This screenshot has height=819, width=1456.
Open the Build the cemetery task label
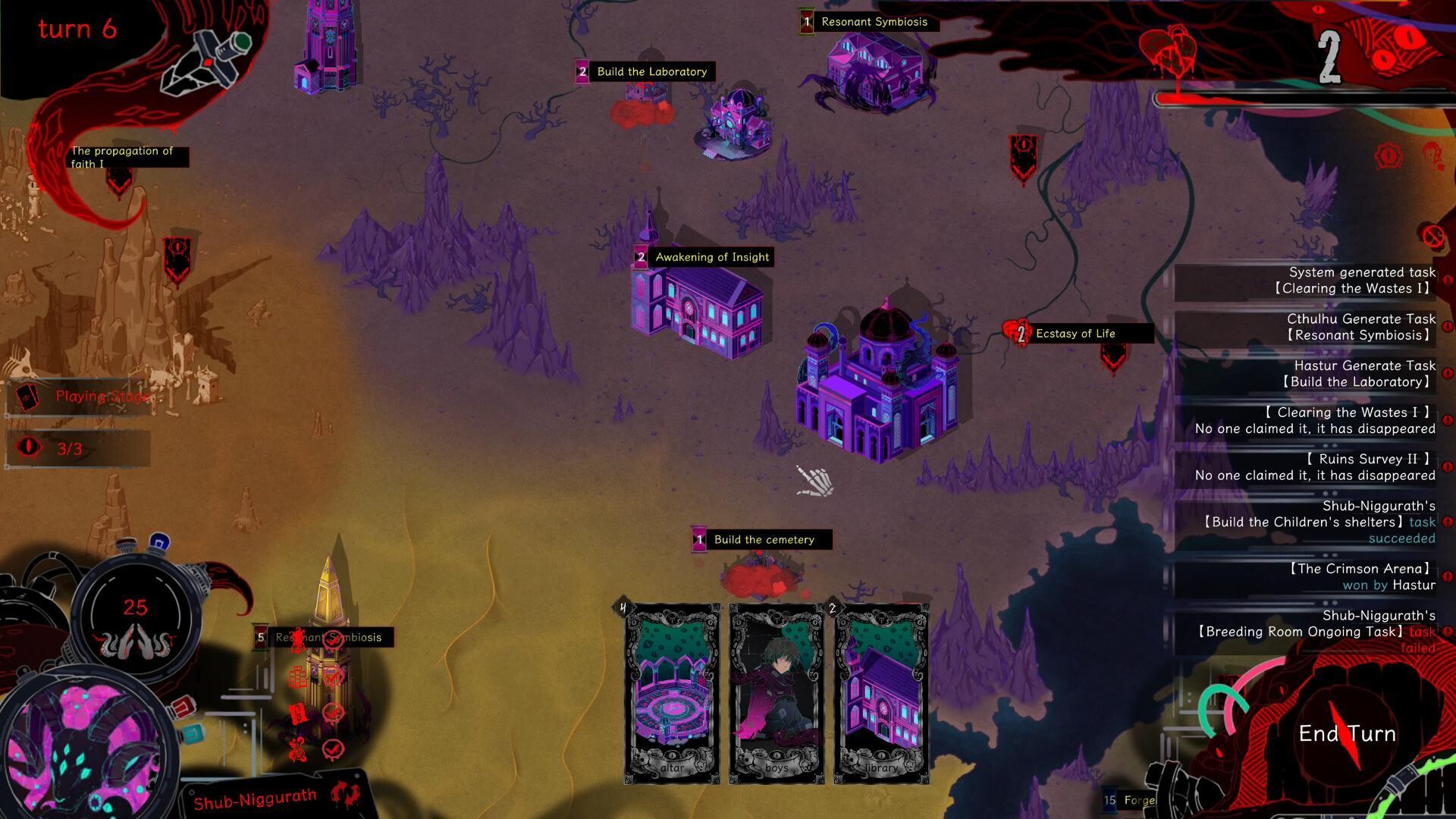(x=763, y=540)
